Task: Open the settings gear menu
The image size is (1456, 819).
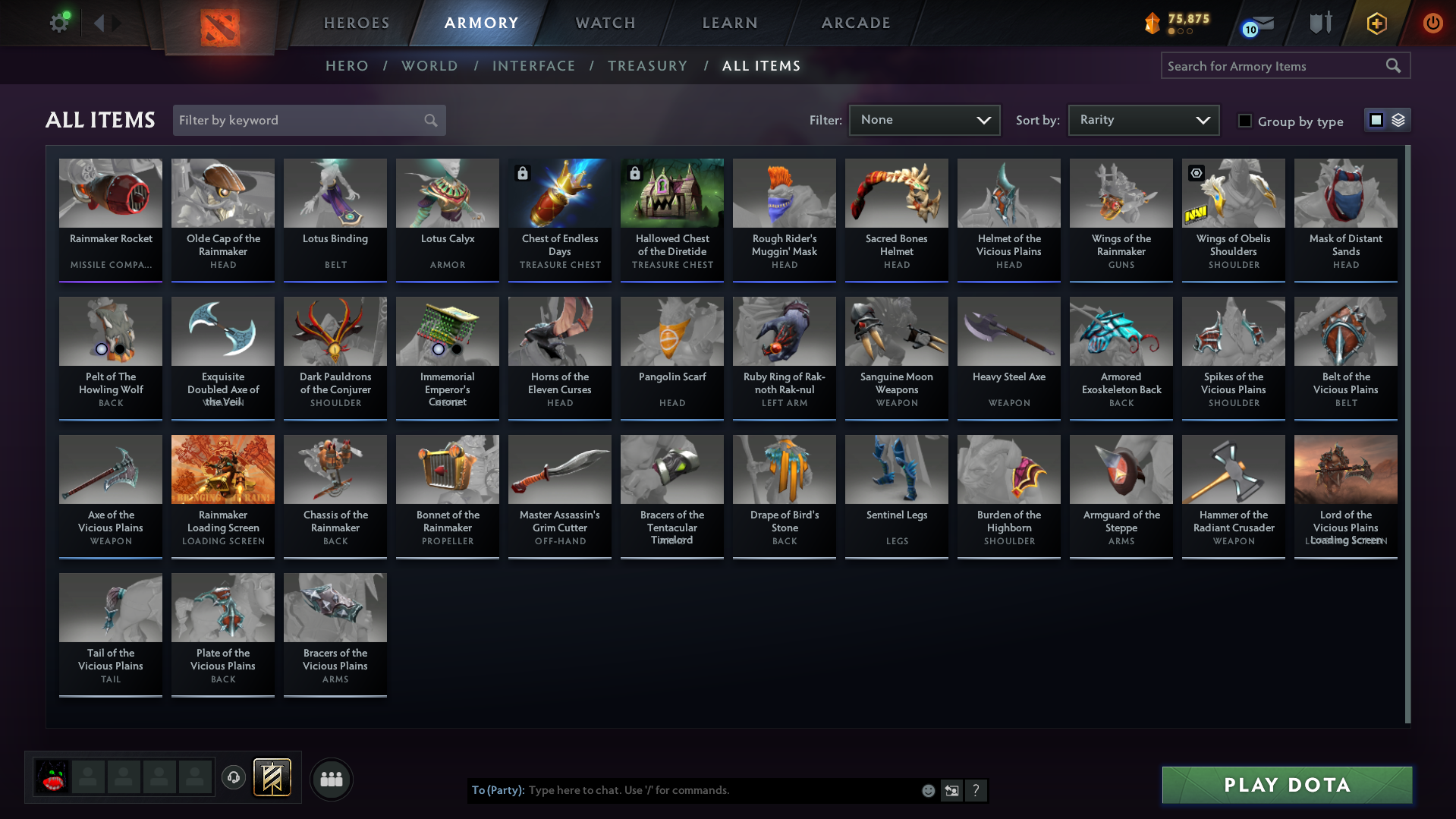Action: [58, 23]
